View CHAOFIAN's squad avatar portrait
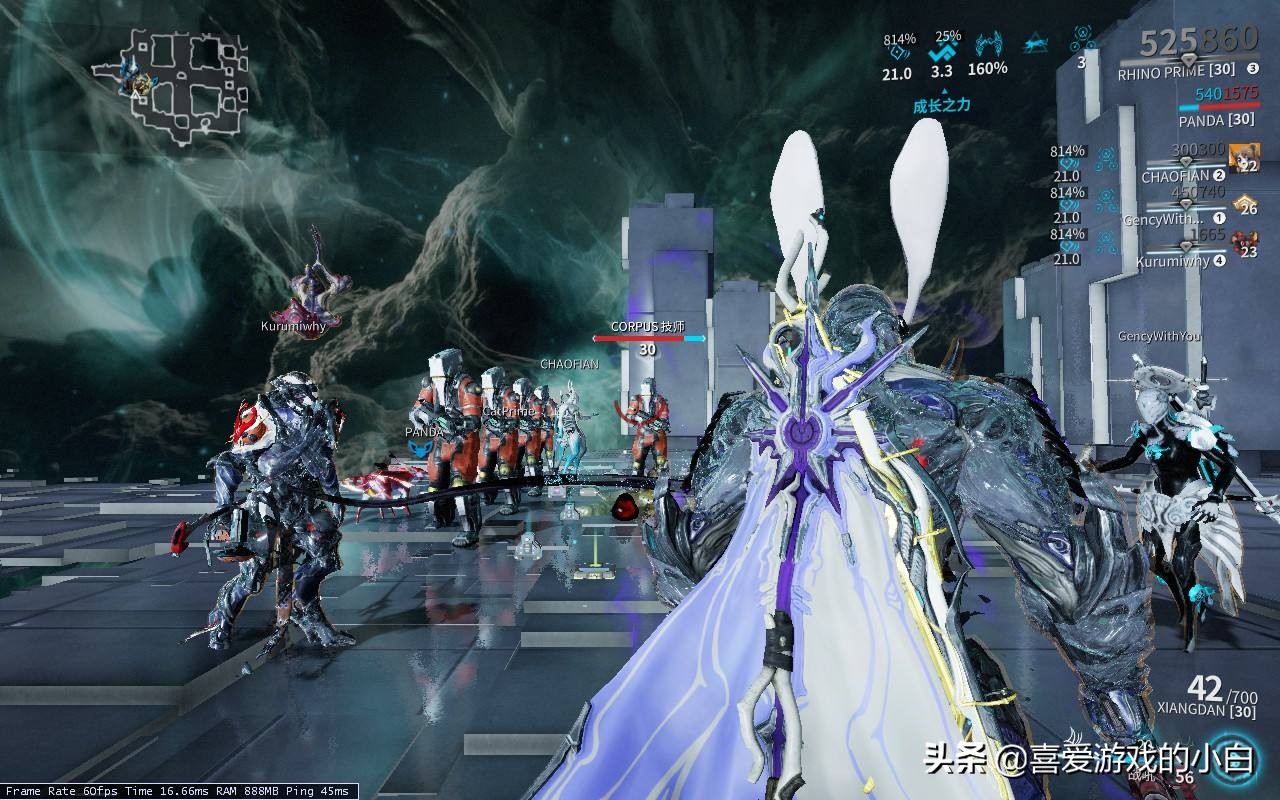This screenshot has width=1280, height=800. 1244,157
